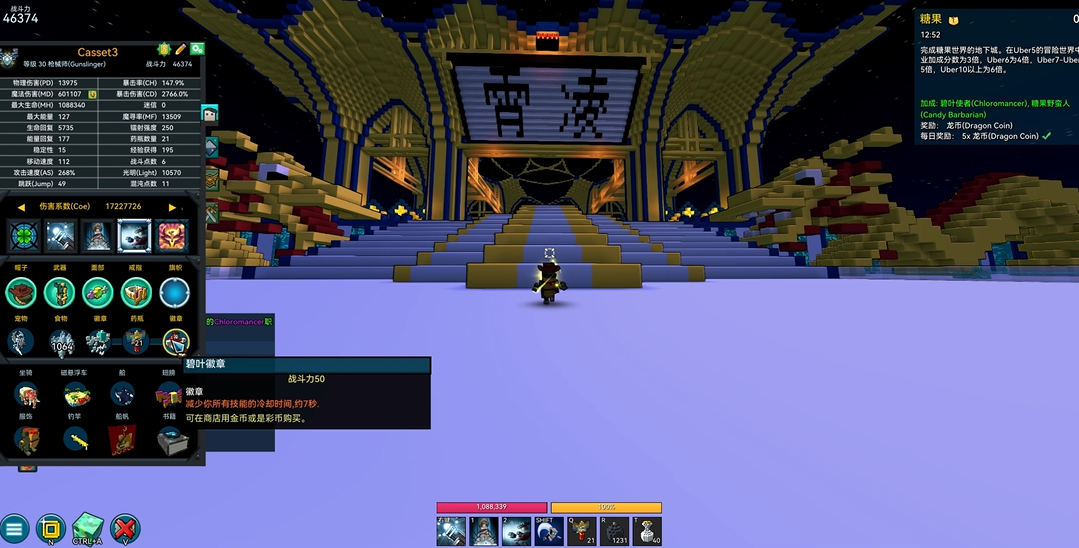
Task: Open the hat equipment slot
Action: (21, 292)
